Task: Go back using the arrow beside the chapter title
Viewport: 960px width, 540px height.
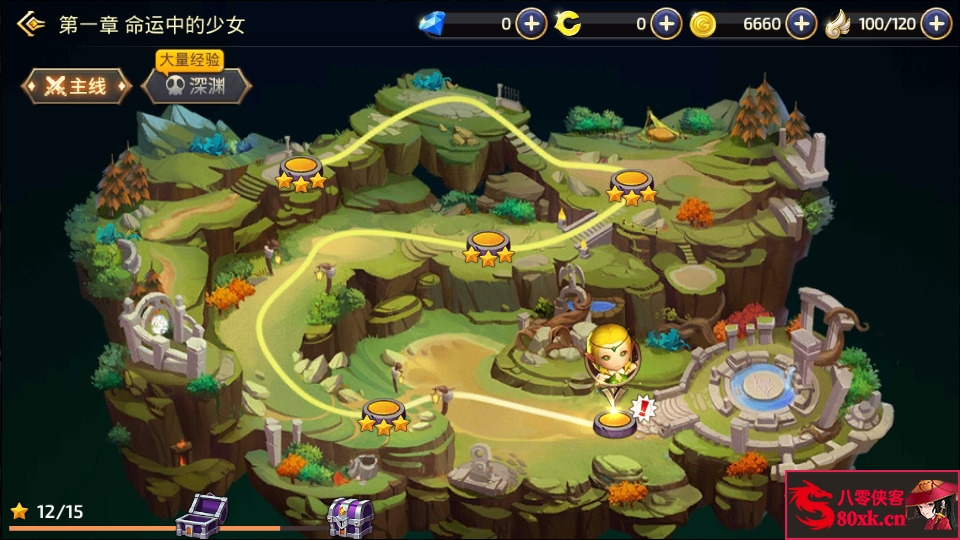Action: (x=31, y=24)
